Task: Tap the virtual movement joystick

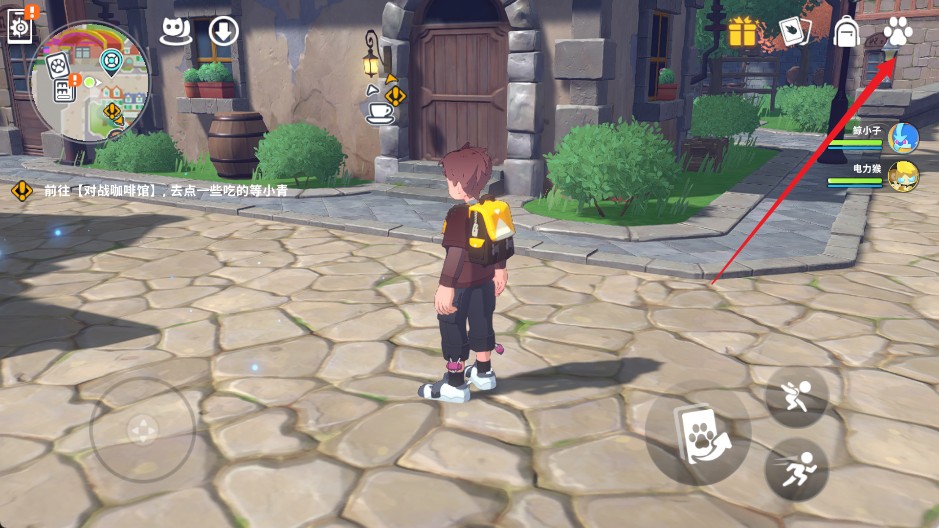Action: 142,430
